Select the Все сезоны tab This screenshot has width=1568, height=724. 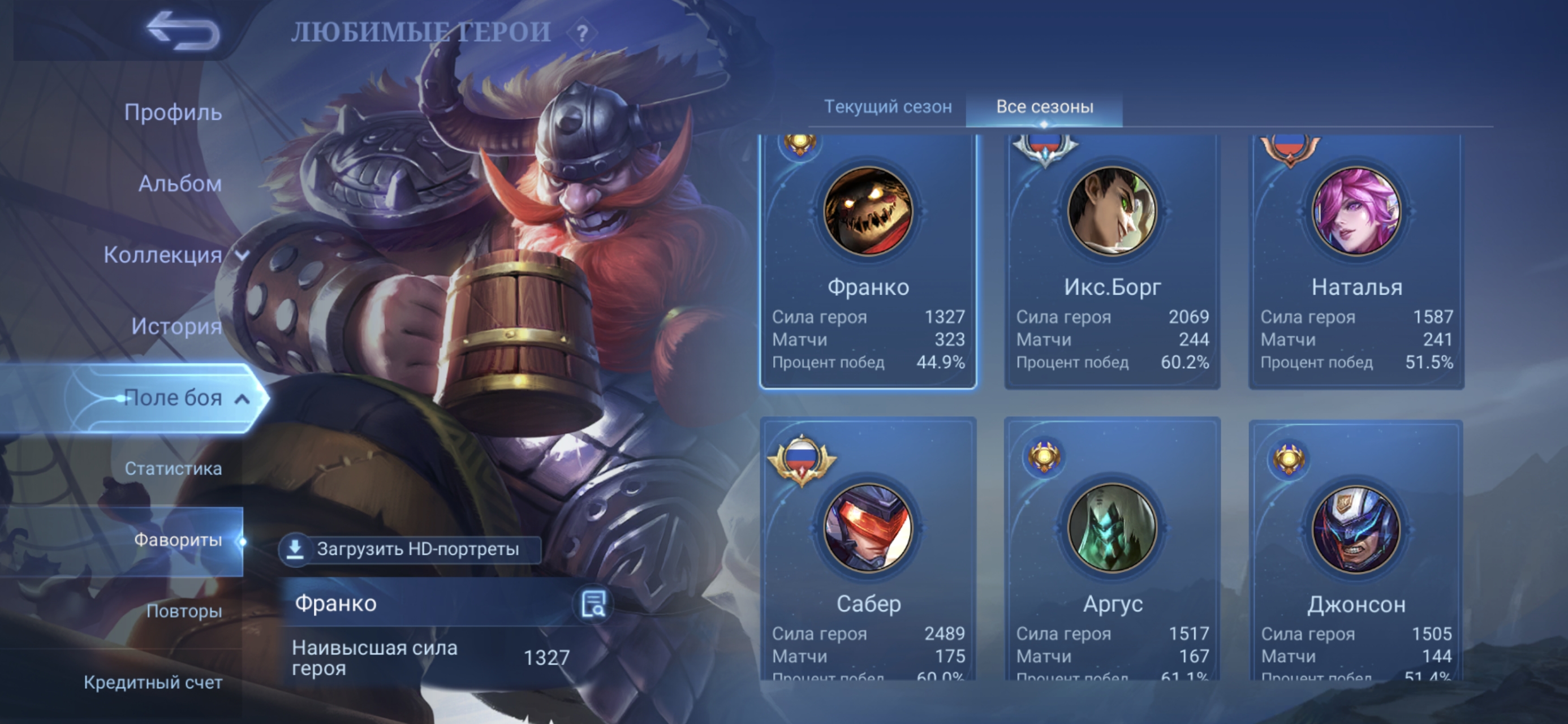(x=1045, y=107)
